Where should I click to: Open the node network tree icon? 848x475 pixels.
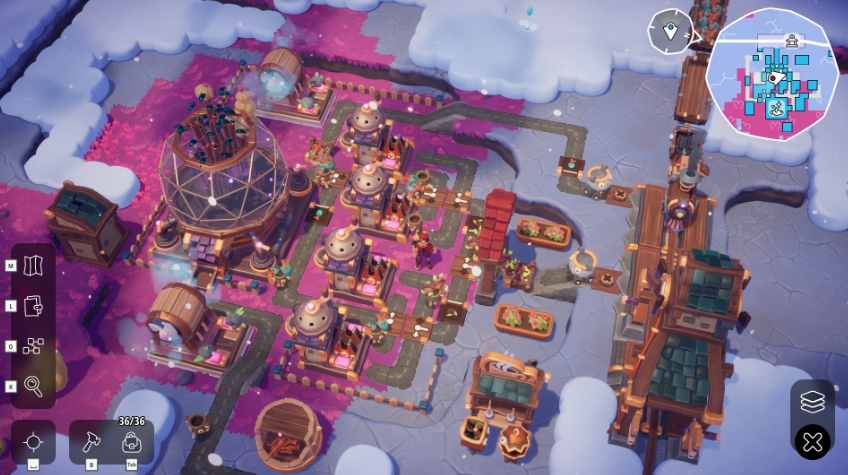pos(34,346)
